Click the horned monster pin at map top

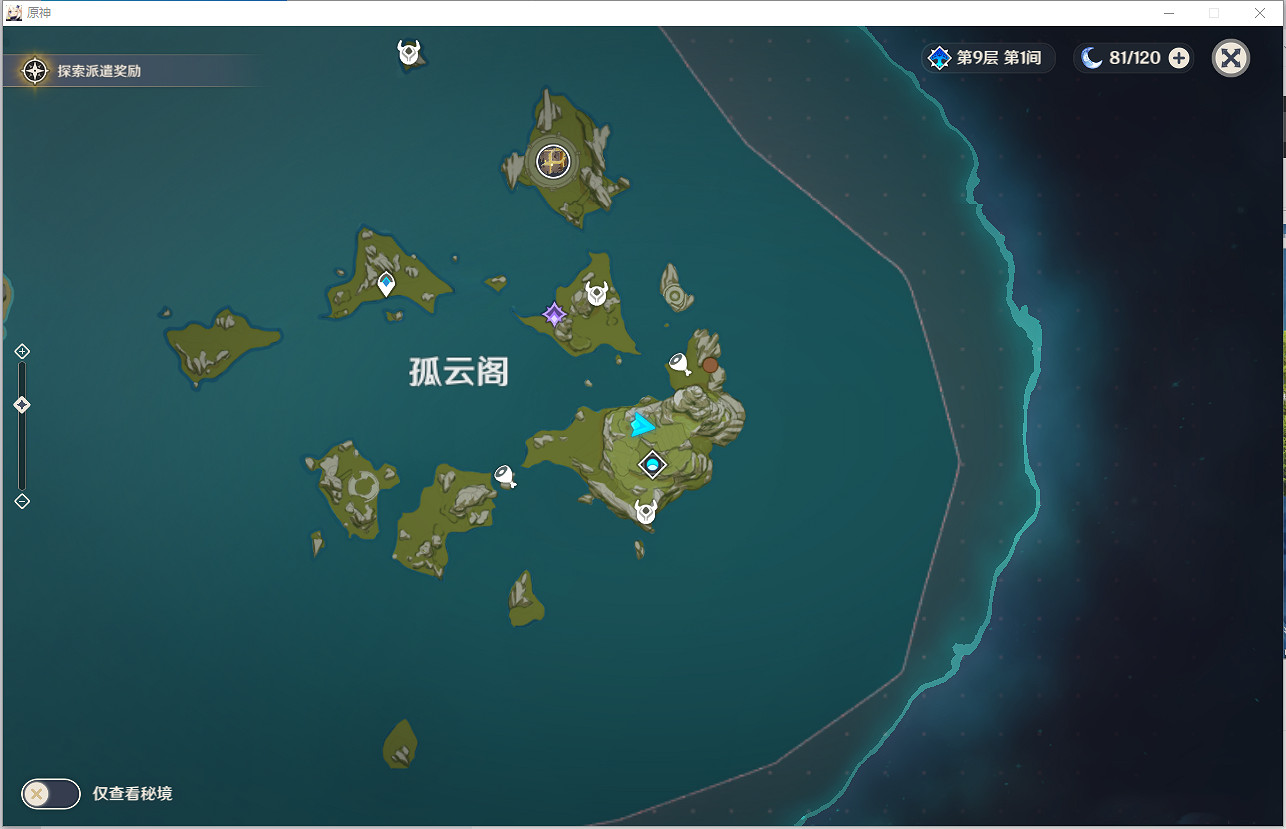coord(408,53)
